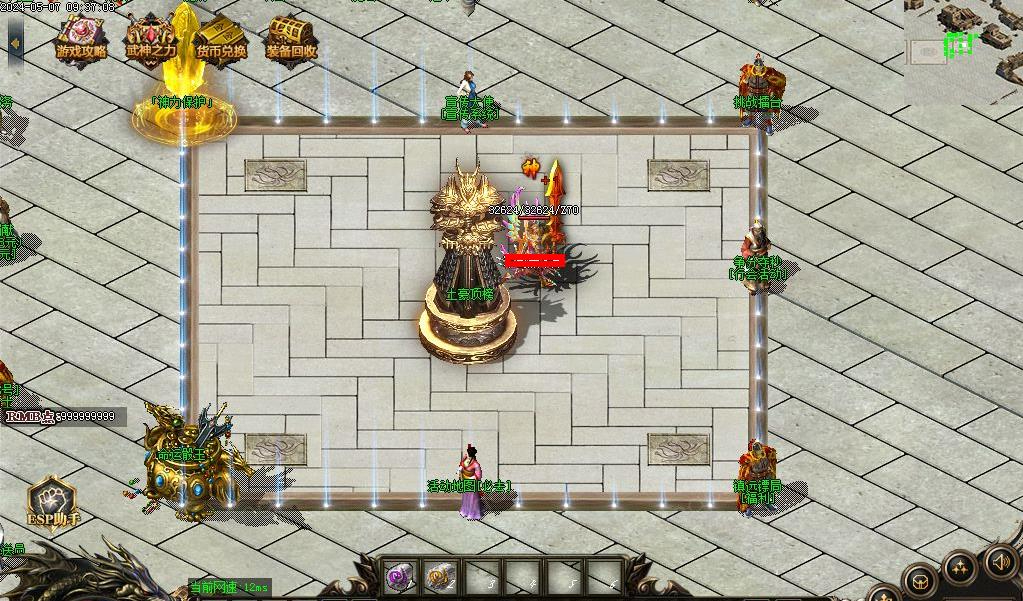Use the golden scroll in hotbar slot 2
Screen dimensions: 1023x601
pos(440,576)
